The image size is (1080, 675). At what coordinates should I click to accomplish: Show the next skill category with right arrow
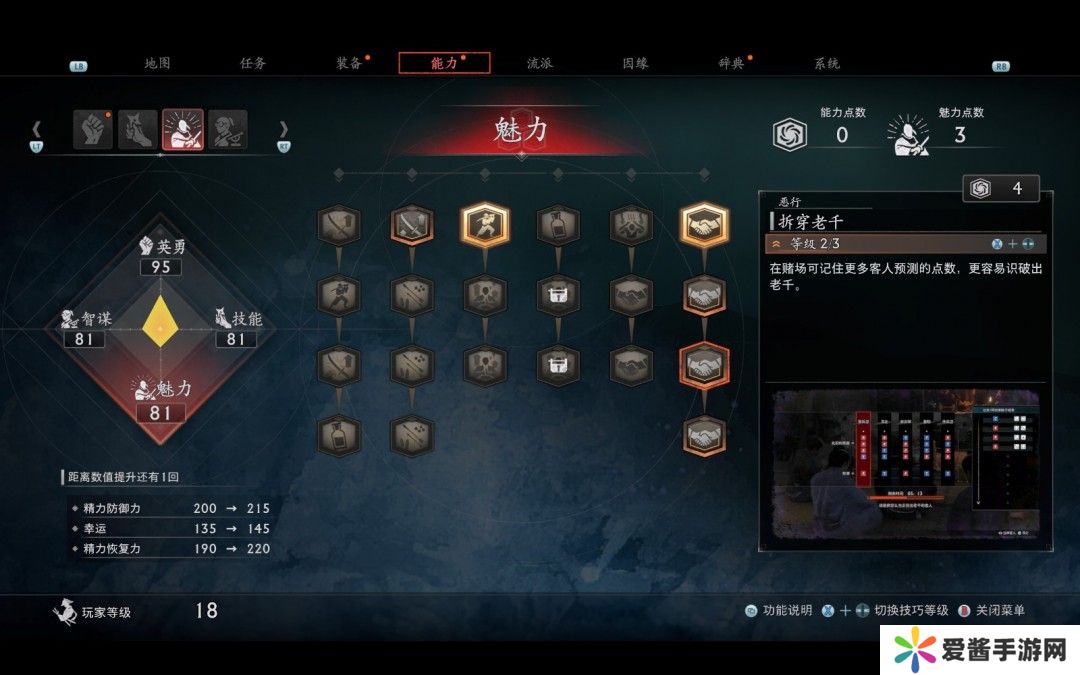pyautogui.click(x=283, y=130)
